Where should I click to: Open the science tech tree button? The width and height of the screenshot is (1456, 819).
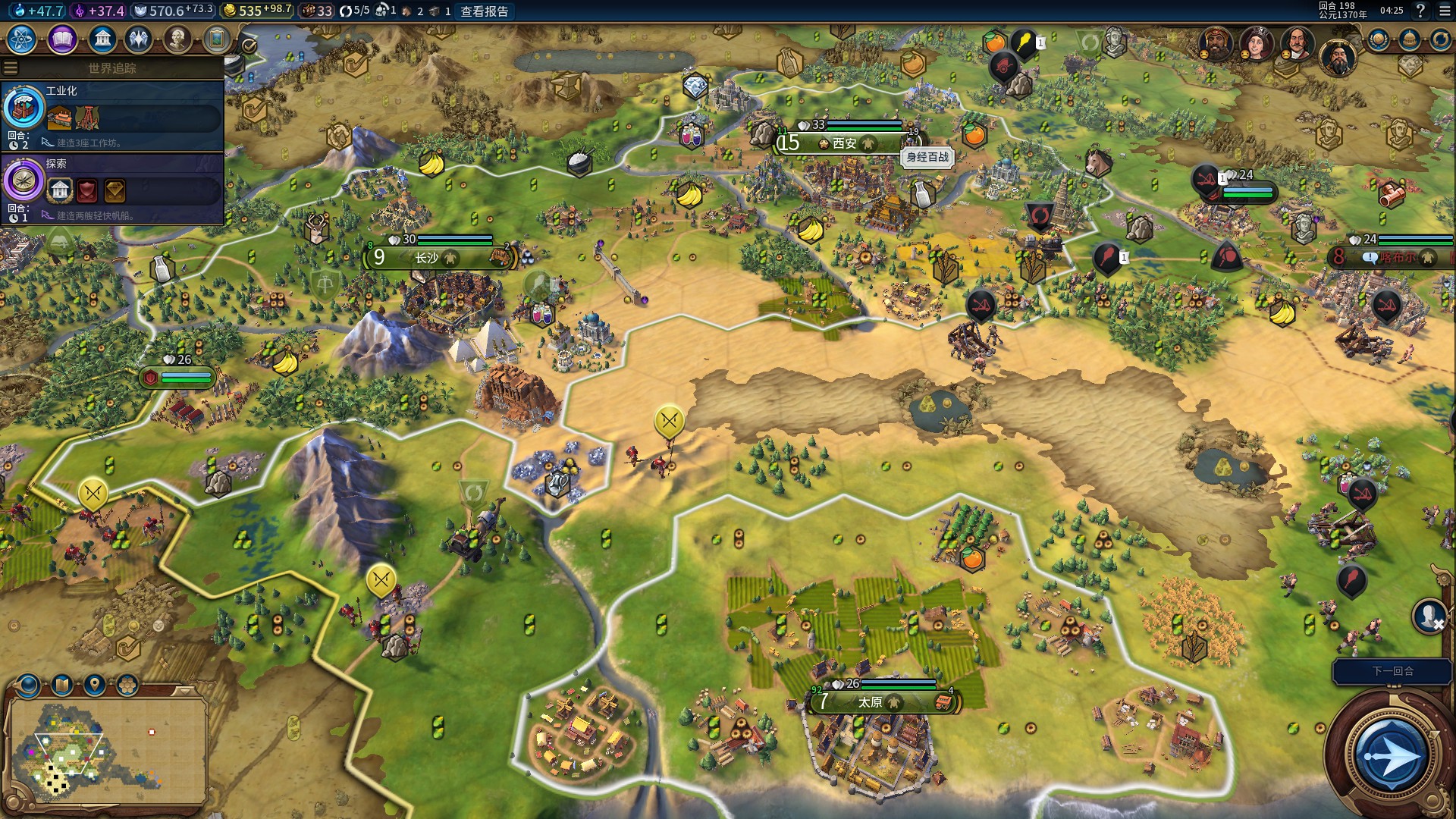click(x=22, y=39)
